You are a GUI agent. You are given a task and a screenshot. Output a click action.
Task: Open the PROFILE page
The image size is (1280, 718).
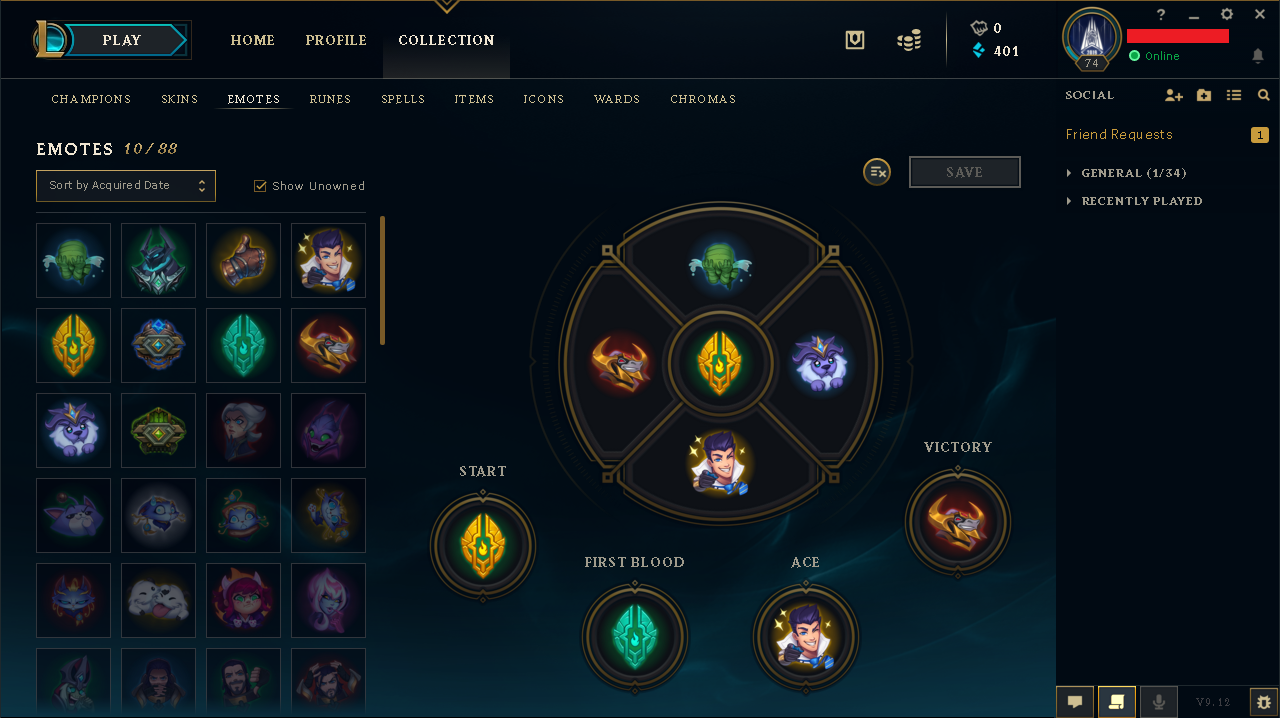click(336, 40)
